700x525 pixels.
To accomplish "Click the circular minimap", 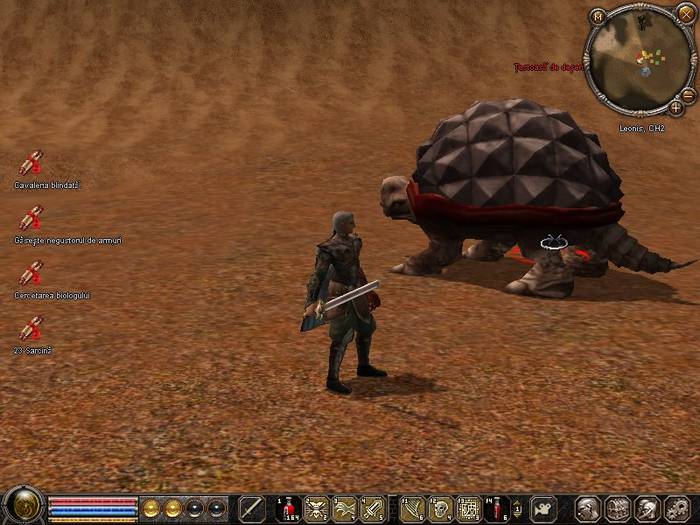I will 638,62.
